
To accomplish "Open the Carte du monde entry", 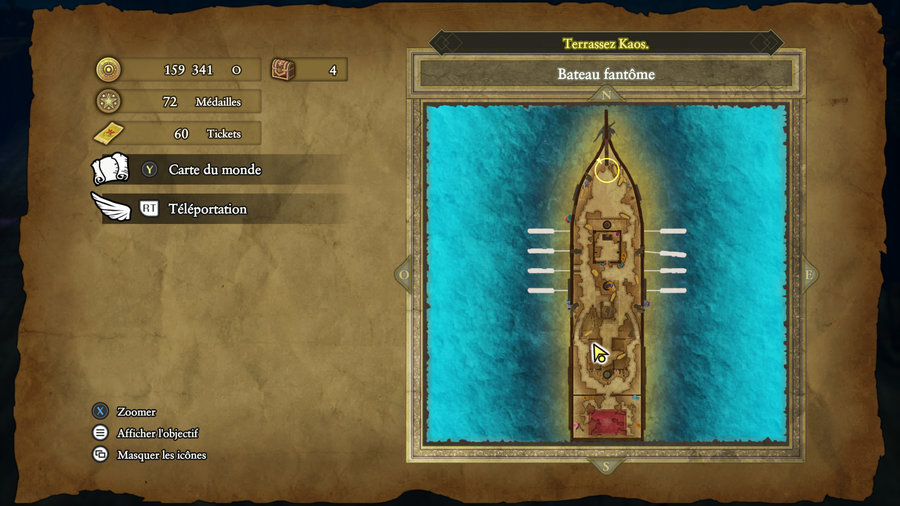I will coord(214,170).
